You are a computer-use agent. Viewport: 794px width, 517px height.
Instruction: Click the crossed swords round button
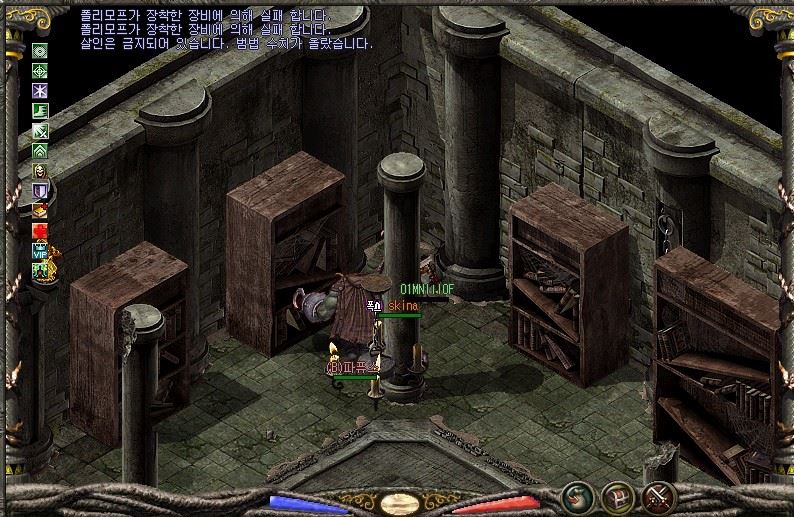pyautogui.click(x=661, y=496)
